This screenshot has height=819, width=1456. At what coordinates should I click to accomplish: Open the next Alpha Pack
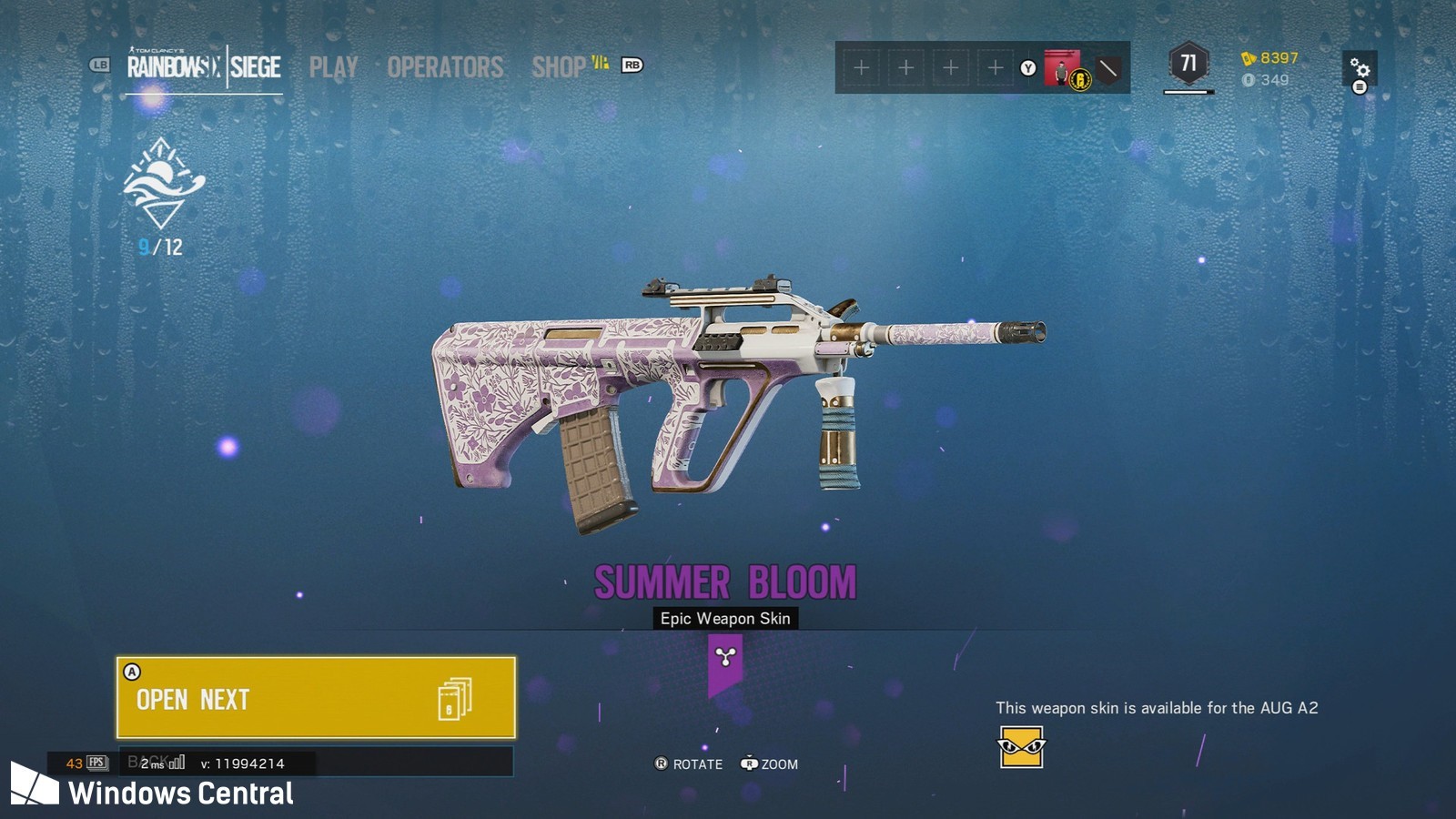click(x=316, y=697)
